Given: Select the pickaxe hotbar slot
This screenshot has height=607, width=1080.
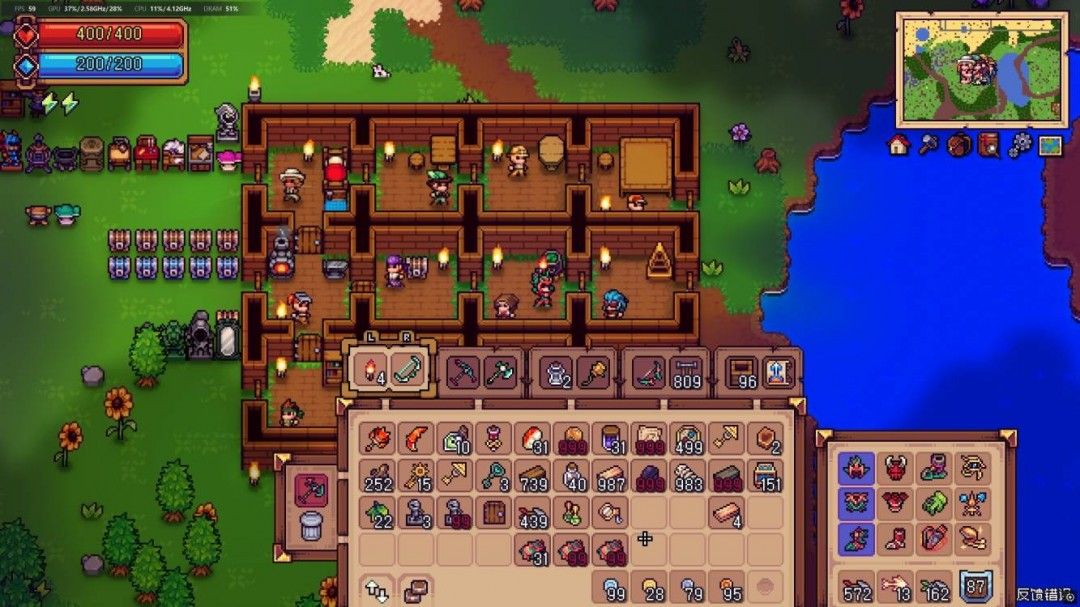Looking at the screenshot, I should (x=462, y=372).
